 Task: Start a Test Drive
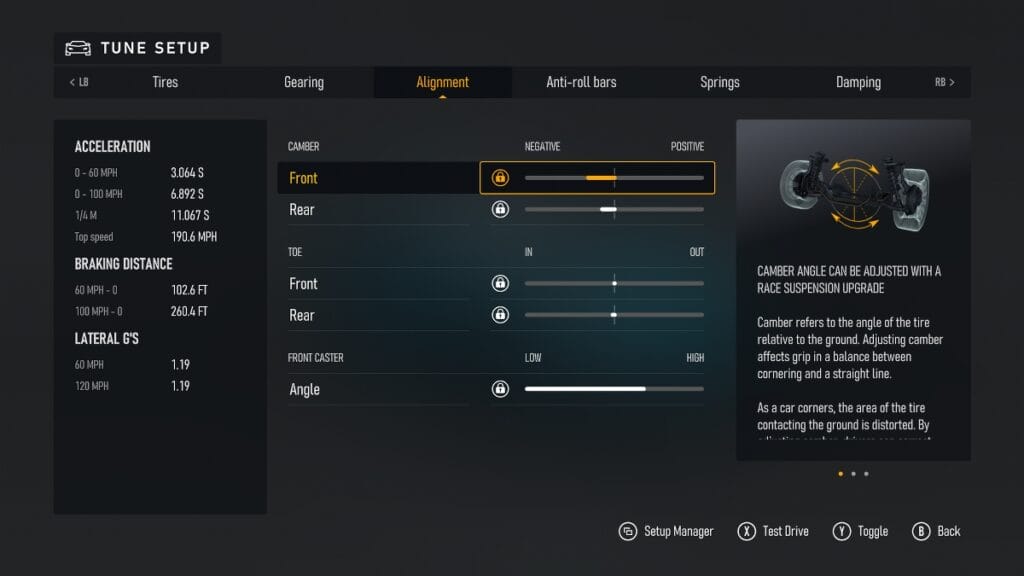click(x=774, y=531)
